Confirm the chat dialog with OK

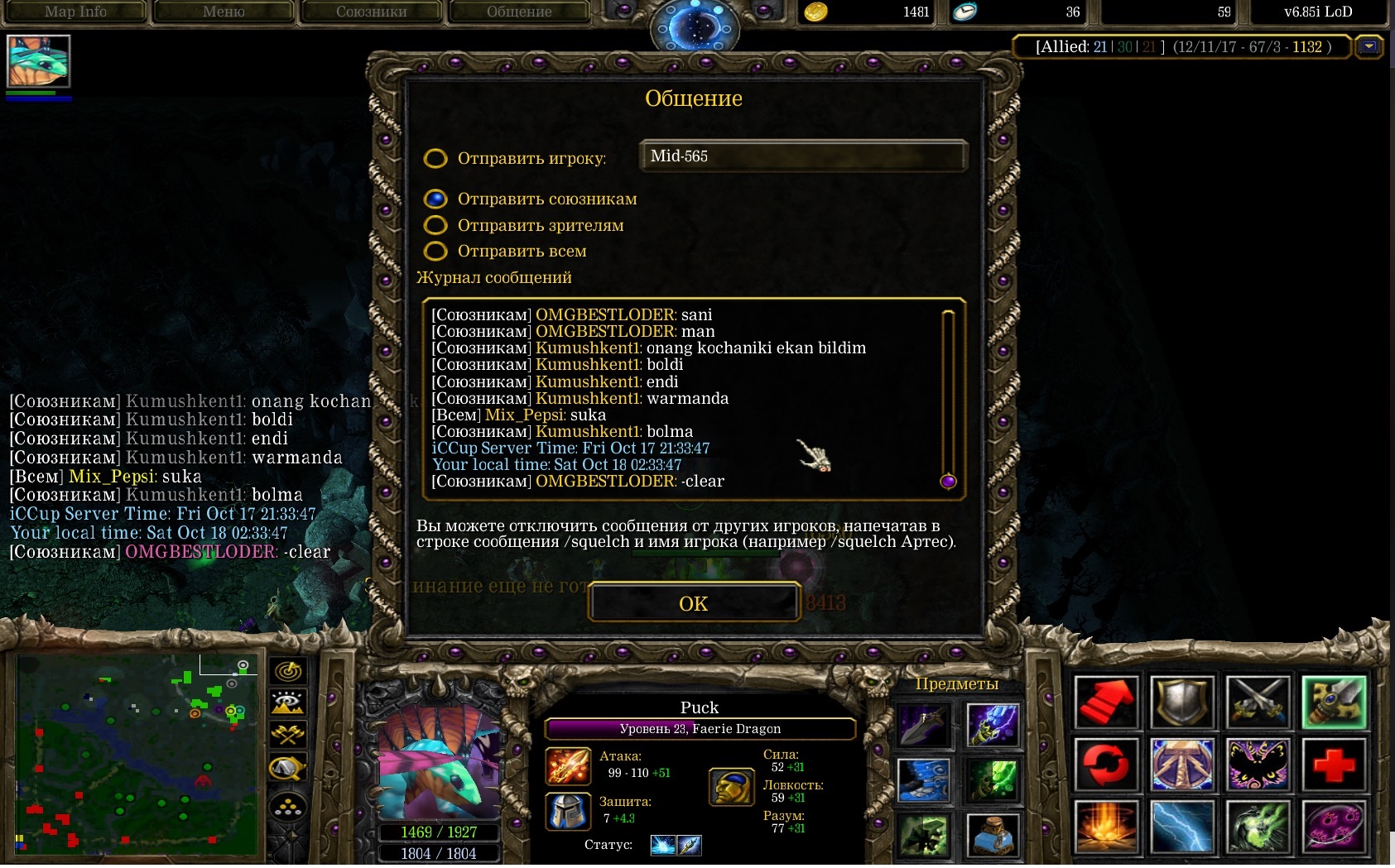pos(694,603)
